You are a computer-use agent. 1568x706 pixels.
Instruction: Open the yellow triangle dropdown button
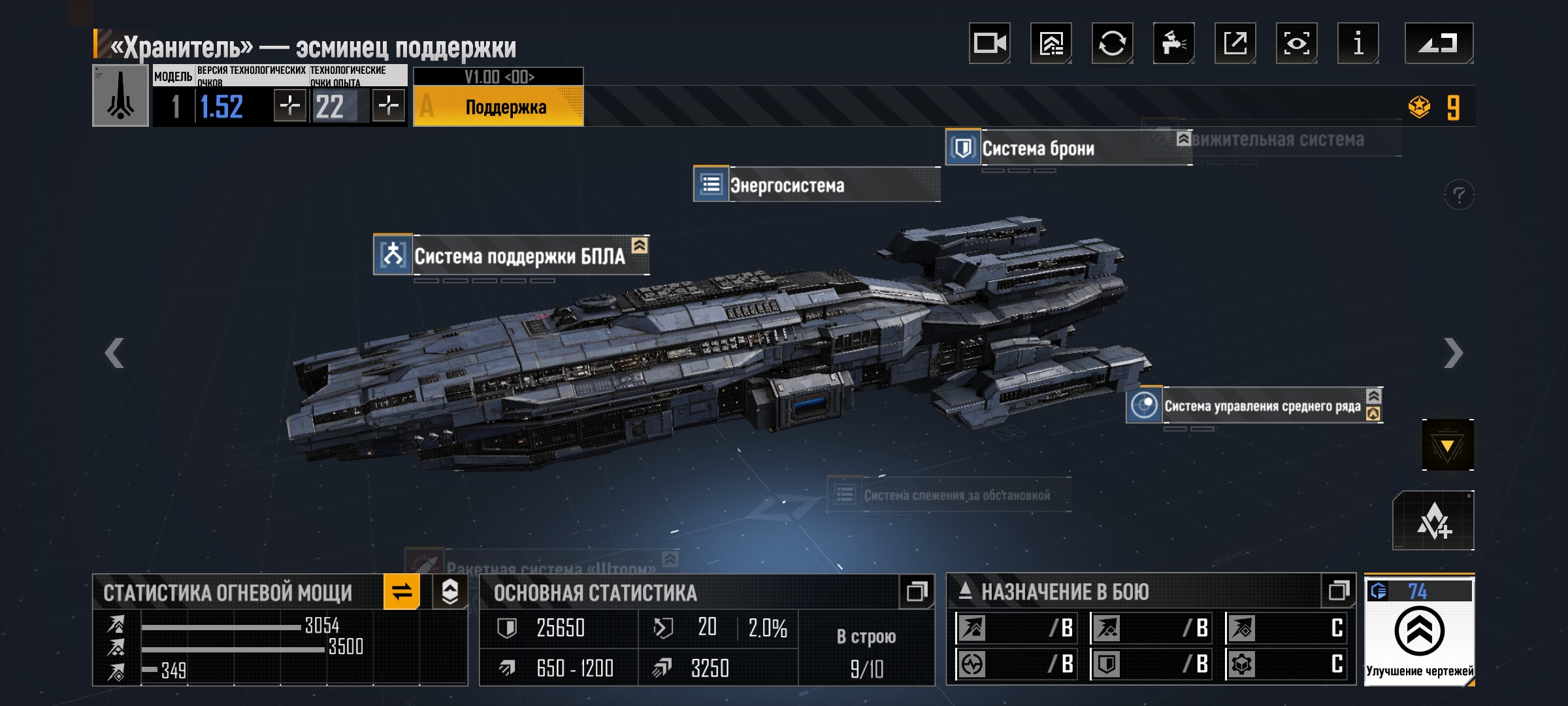click(x=1447, y=446)
